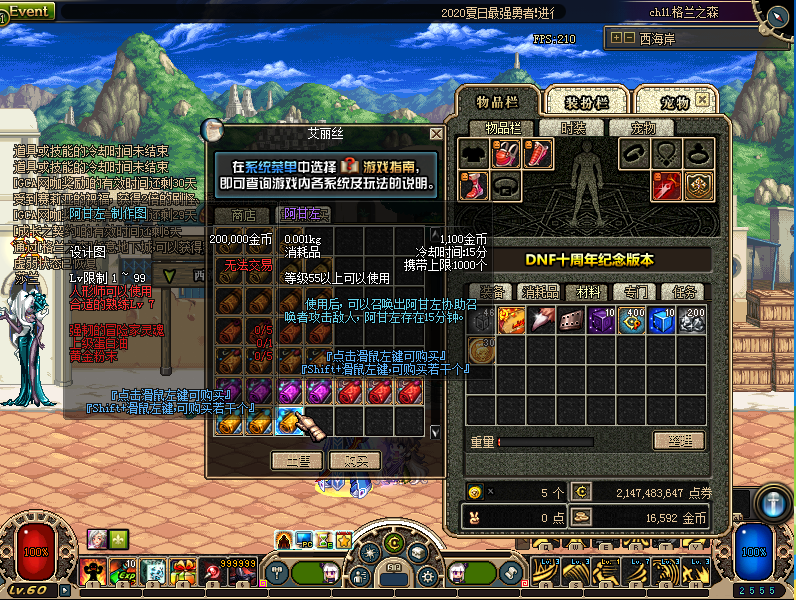Select the equipped red boots slot
The image size is (796, 600).
point(474,185)
